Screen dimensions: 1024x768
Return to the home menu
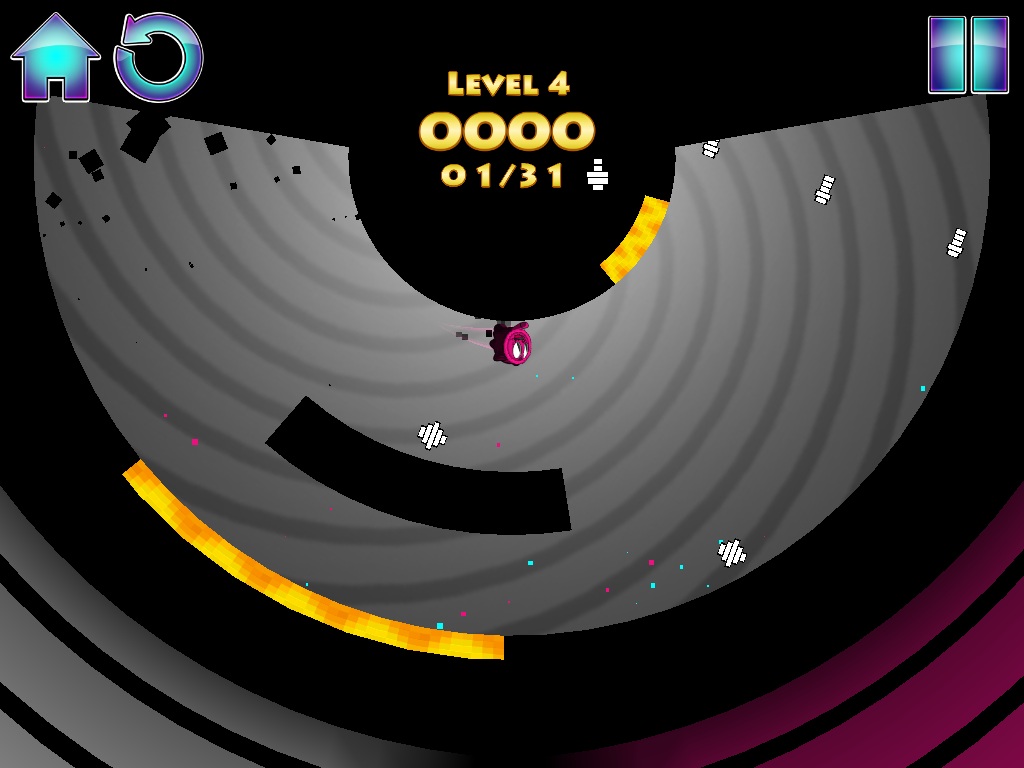pyautogui.click(x=55, y=58)
